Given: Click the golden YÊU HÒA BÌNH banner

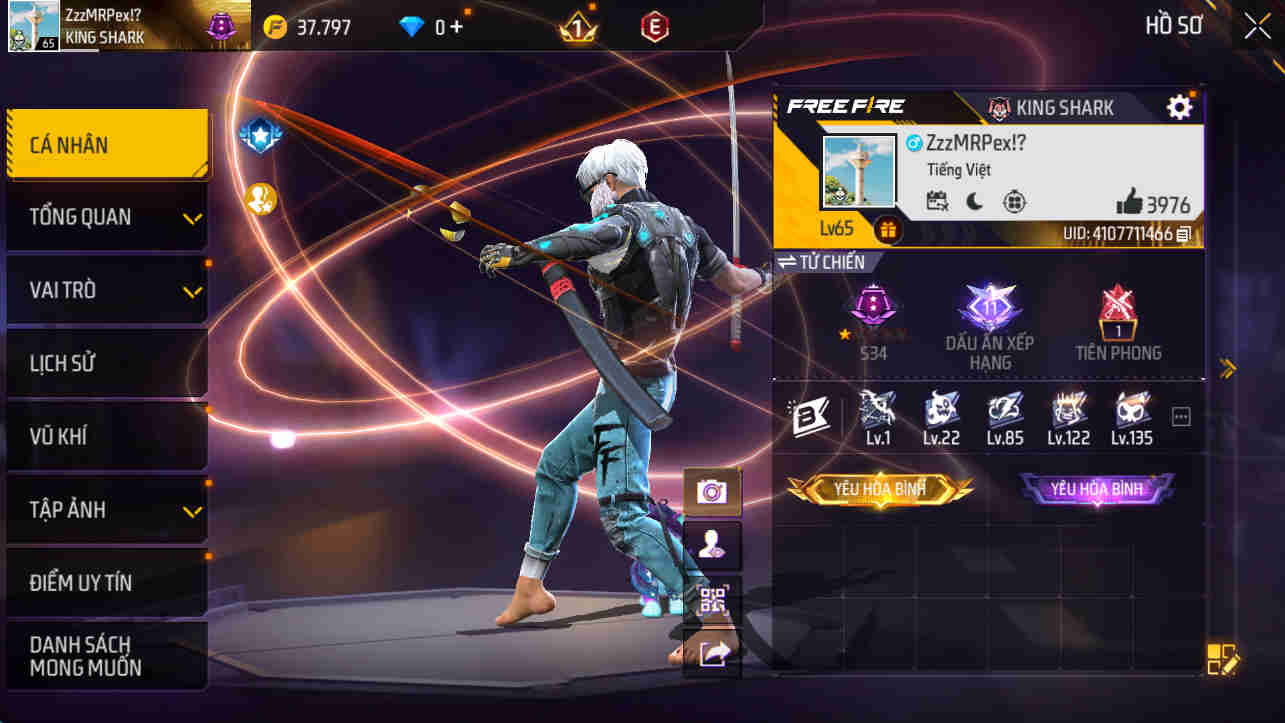Looking at the screenshot, I should click(x=878, y=490).
